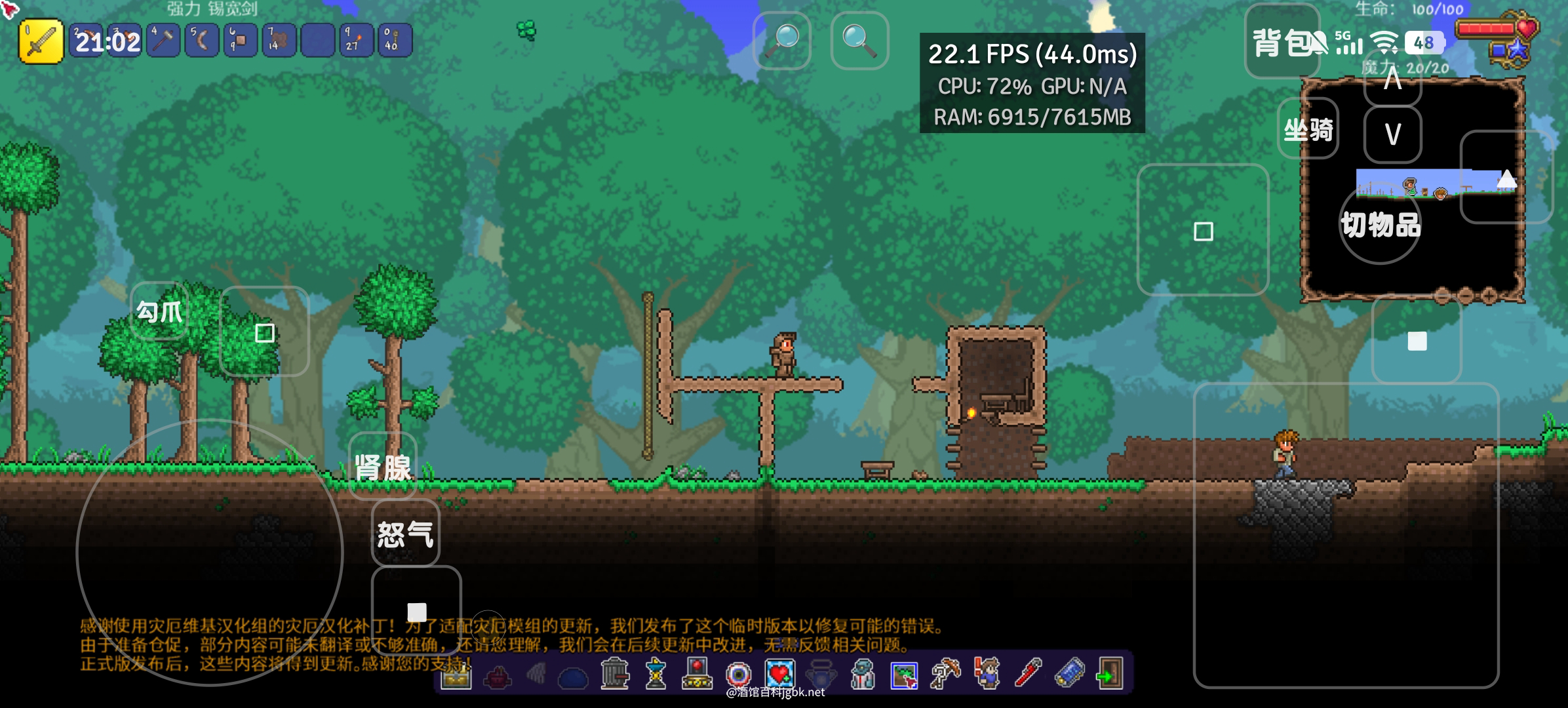The height and width of the screenshot is (708, 1568).
Task: Select the torch stack hotbar slot
Action: pyautogui.click(x=357, y=41)
